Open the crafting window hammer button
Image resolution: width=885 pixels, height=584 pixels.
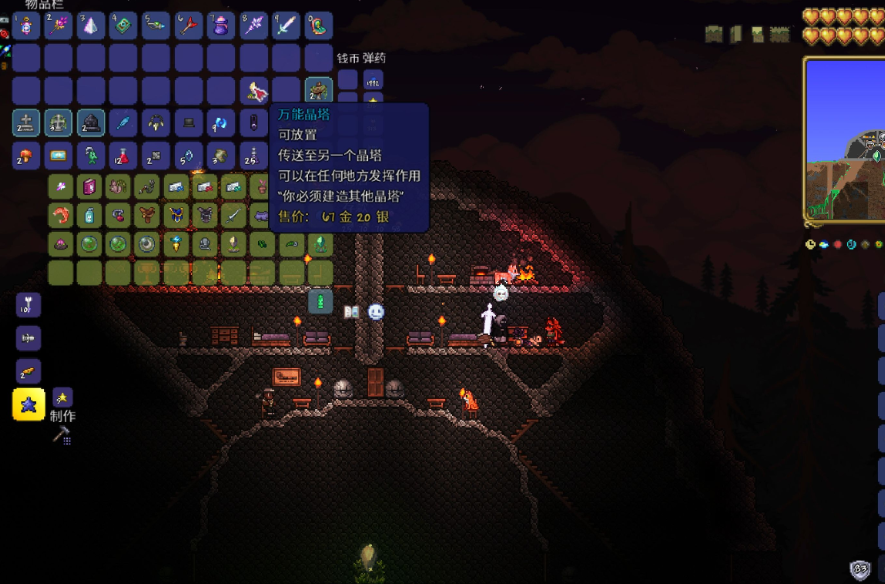point(61,435)
